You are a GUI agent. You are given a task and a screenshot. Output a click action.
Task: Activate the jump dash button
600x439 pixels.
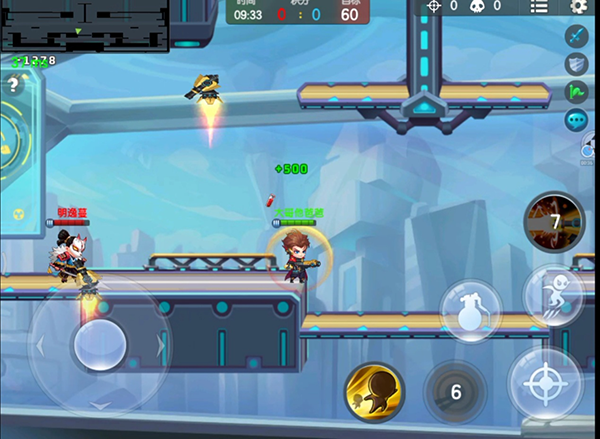555,297
